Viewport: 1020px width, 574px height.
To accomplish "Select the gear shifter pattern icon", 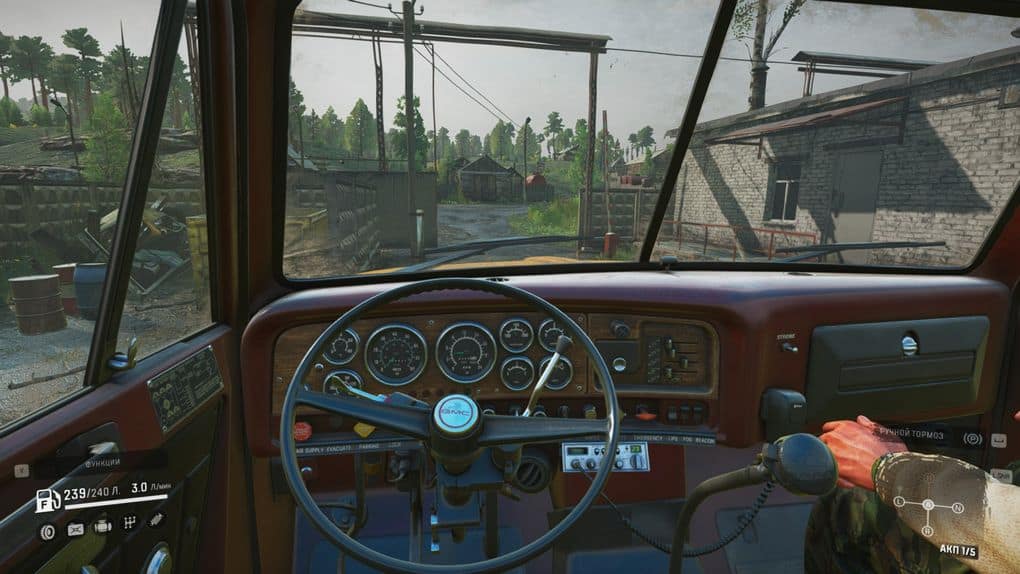I will [x=129, y=522].
